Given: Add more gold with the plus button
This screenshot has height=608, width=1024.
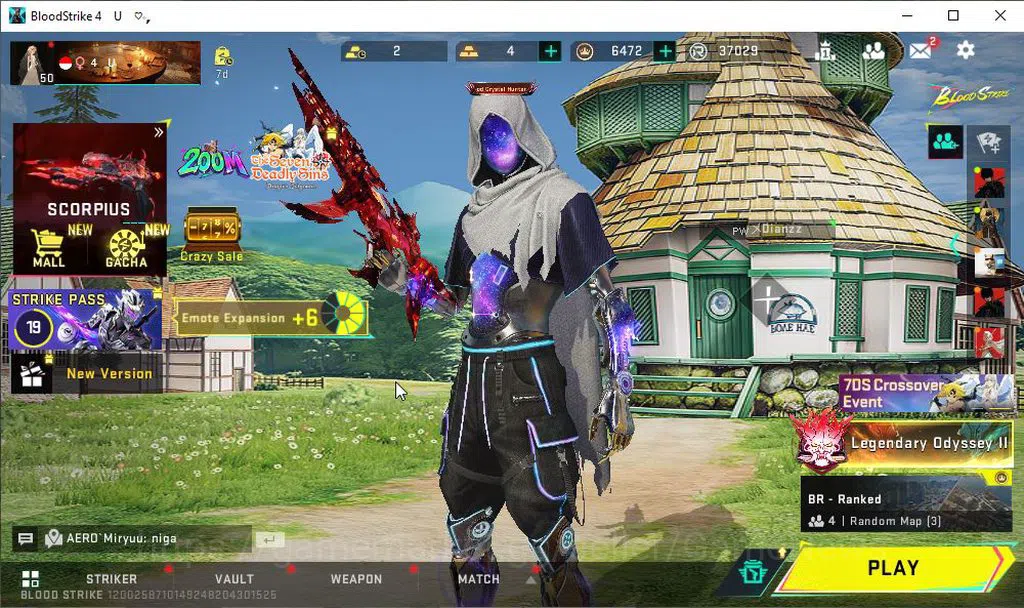Looking at the screenshot, I should (x=550, y=51).
